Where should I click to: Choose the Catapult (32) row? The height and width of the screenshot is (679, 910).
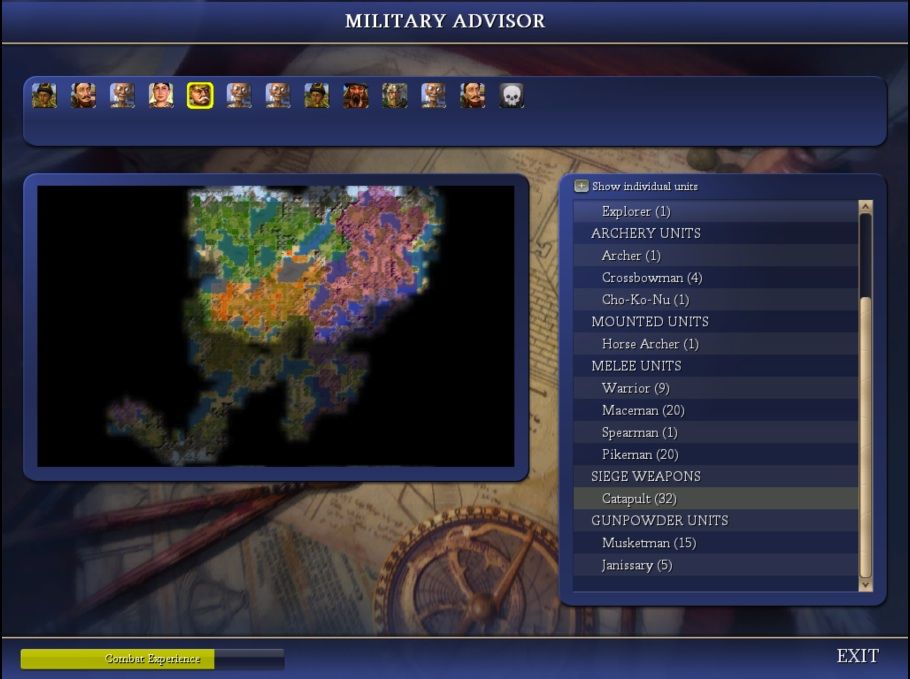(x=640, y=498)
